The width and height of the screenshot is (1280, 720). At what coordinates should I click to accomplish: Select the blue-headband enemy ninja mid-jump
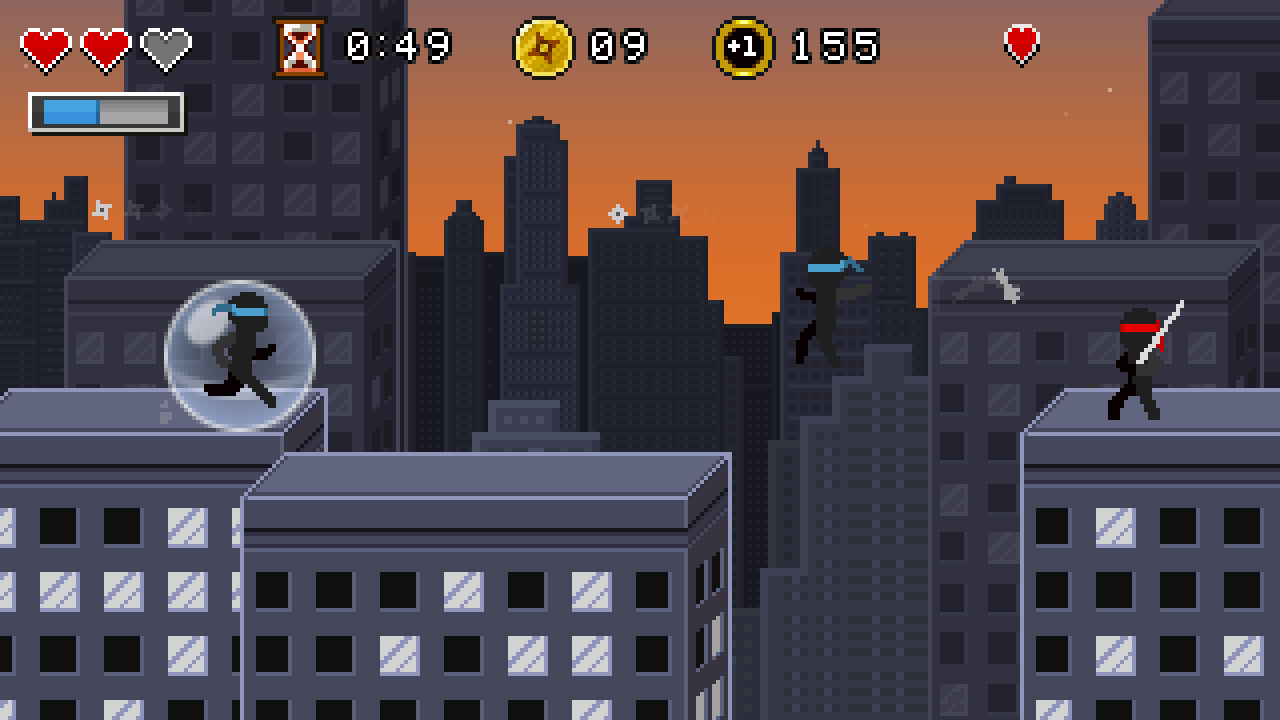[825, 300]
